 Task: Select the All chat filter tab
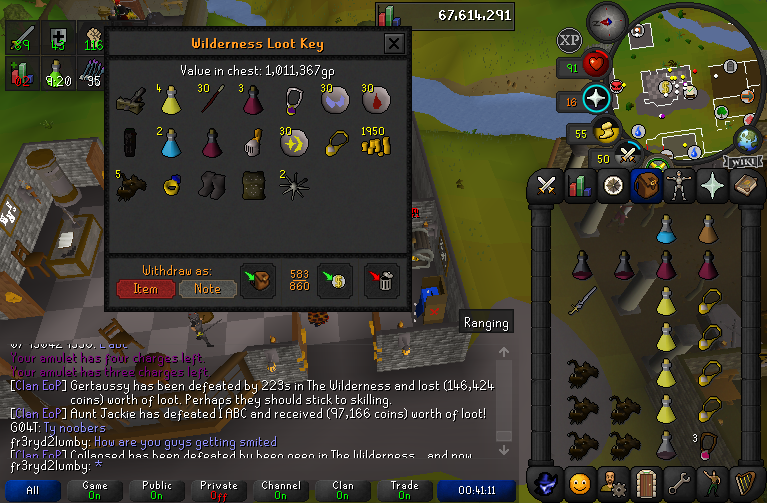tap(33, 491)
